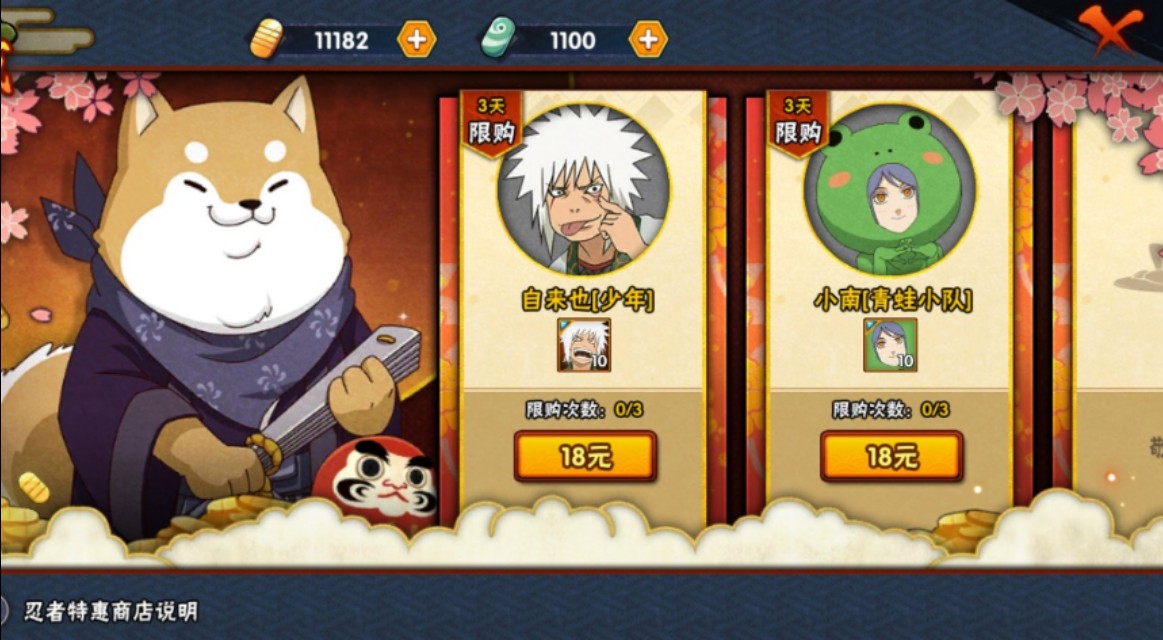Inspect the 小南 fragment item icon
Viewport: 1163px width, 640px height.
click(890, 345)
